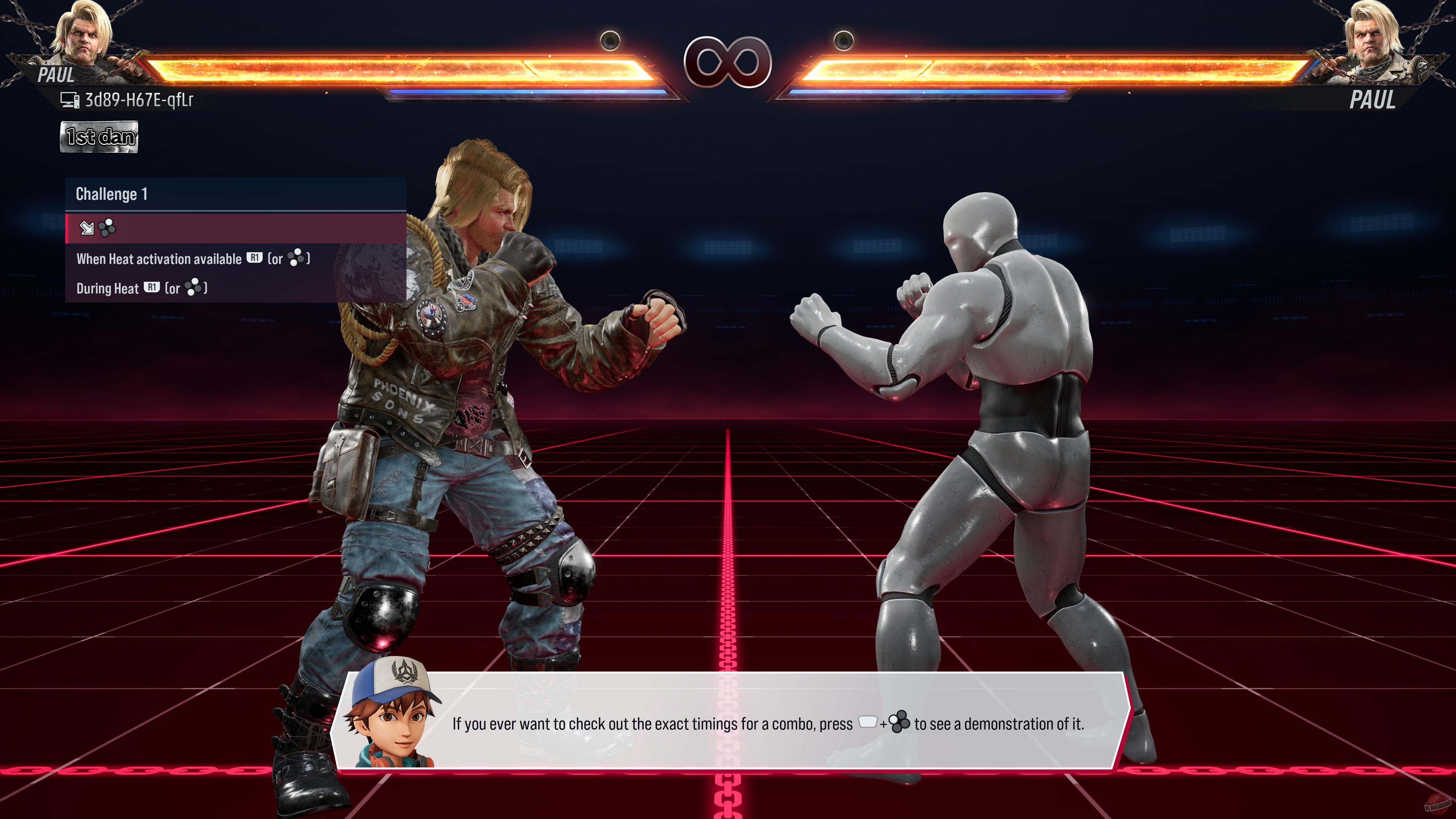This screenshot has height=819, width=1456.
Task: Activate the 'During Heat' challenge step
Action: point(141,288)
